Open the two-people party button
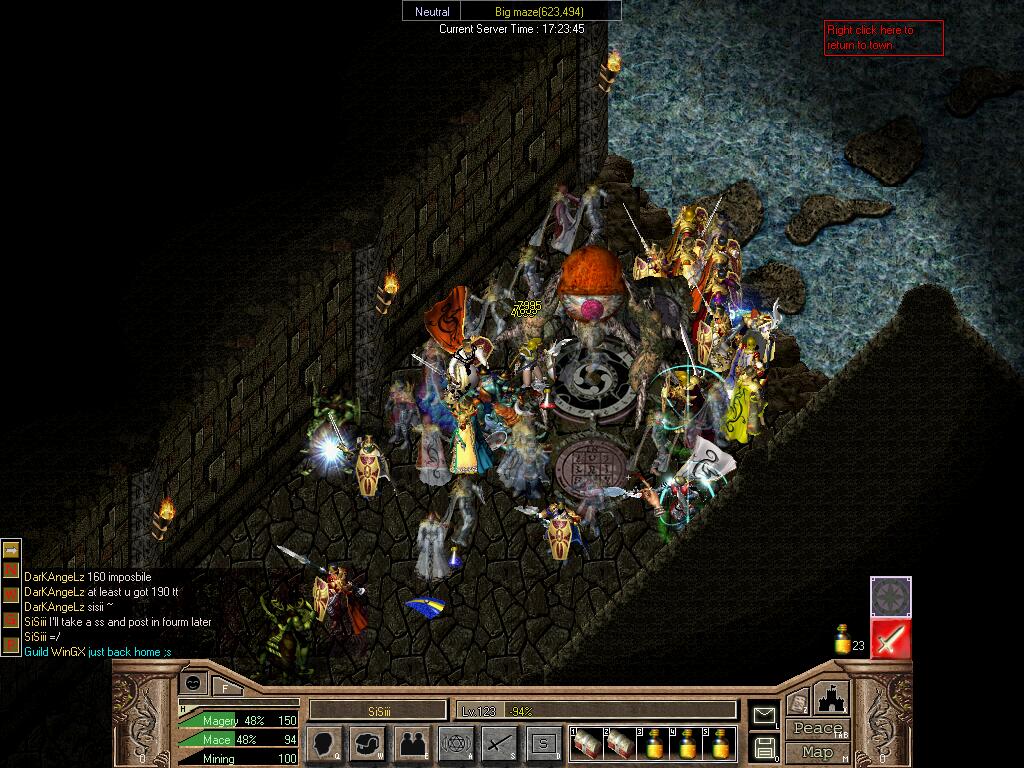The width and height of the screenshot is (1024, 768). [412, 743]
